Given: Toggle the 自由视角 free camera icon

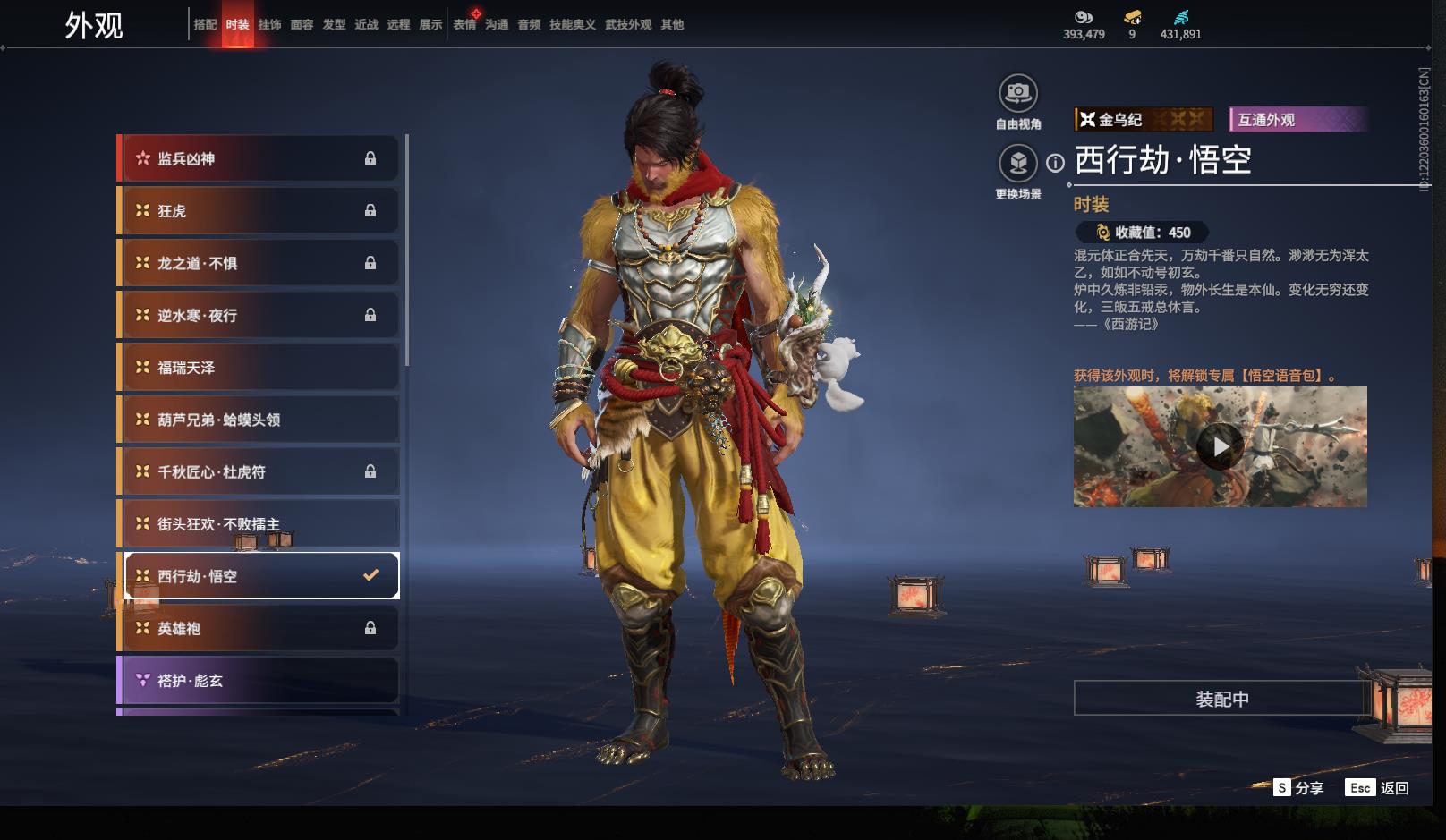Looking at the screenshot, I should click(1018, 93).
